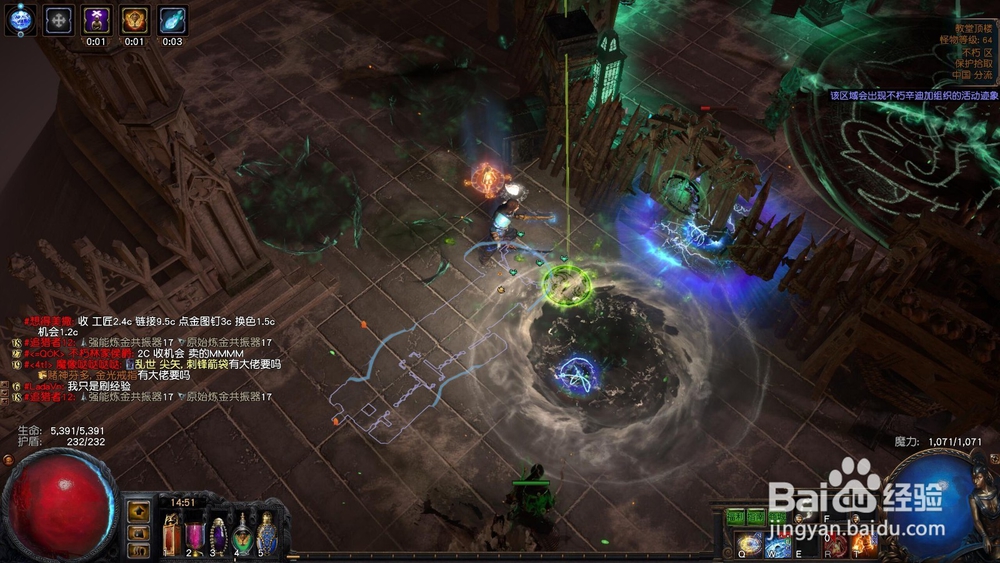Click the blue orb buff icon
1000x563 pixels.
pyautogui.click(x=19, y=18)
